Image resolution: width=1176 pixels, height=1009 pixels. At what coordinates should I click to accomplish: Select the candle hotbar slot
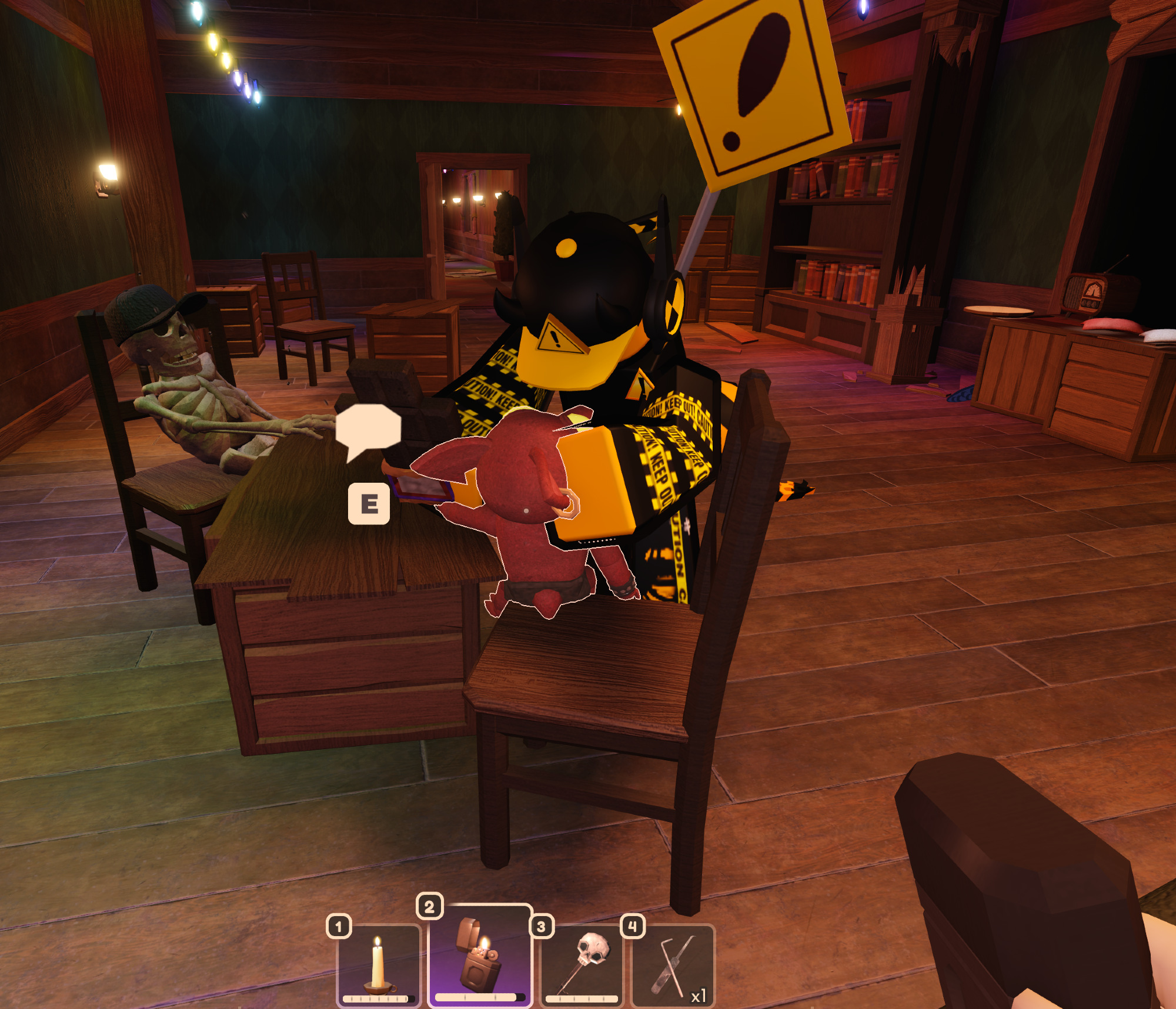pyautogui.click(x=378, y=965)
